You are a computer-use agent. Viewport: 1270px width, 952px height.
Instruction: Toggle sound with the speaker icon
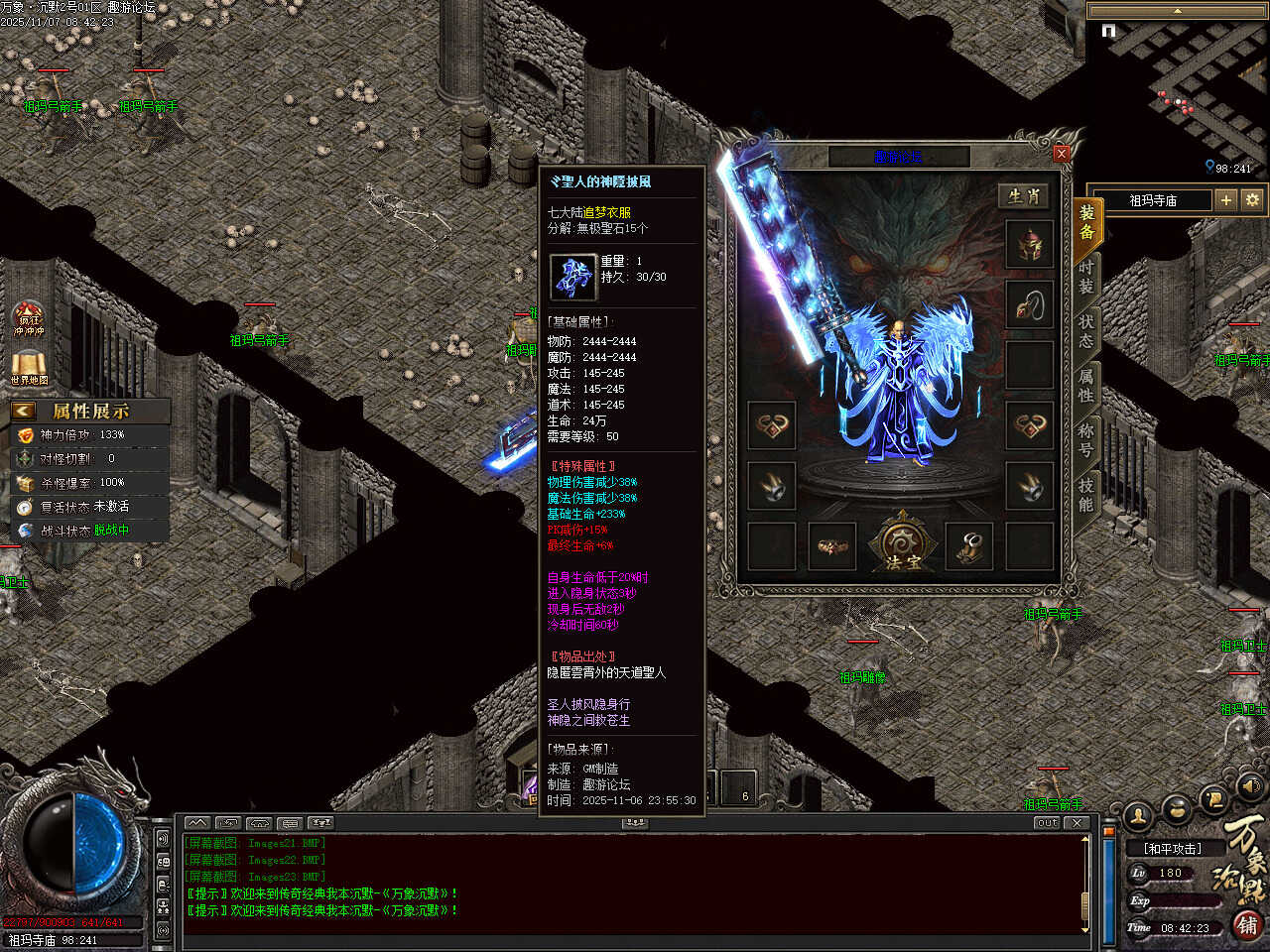1250,787
